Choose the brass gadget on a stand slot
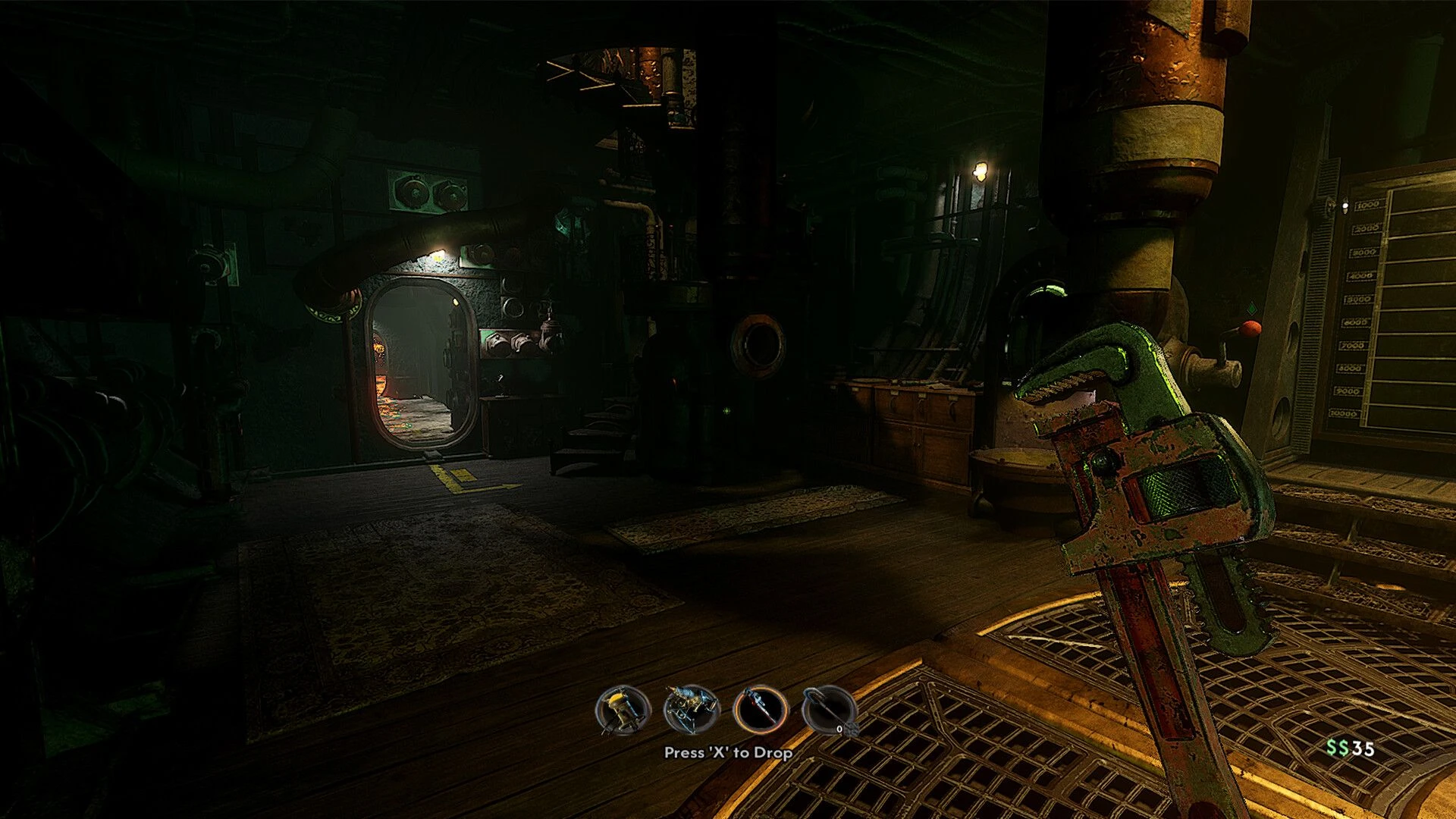 click(691, 711)
